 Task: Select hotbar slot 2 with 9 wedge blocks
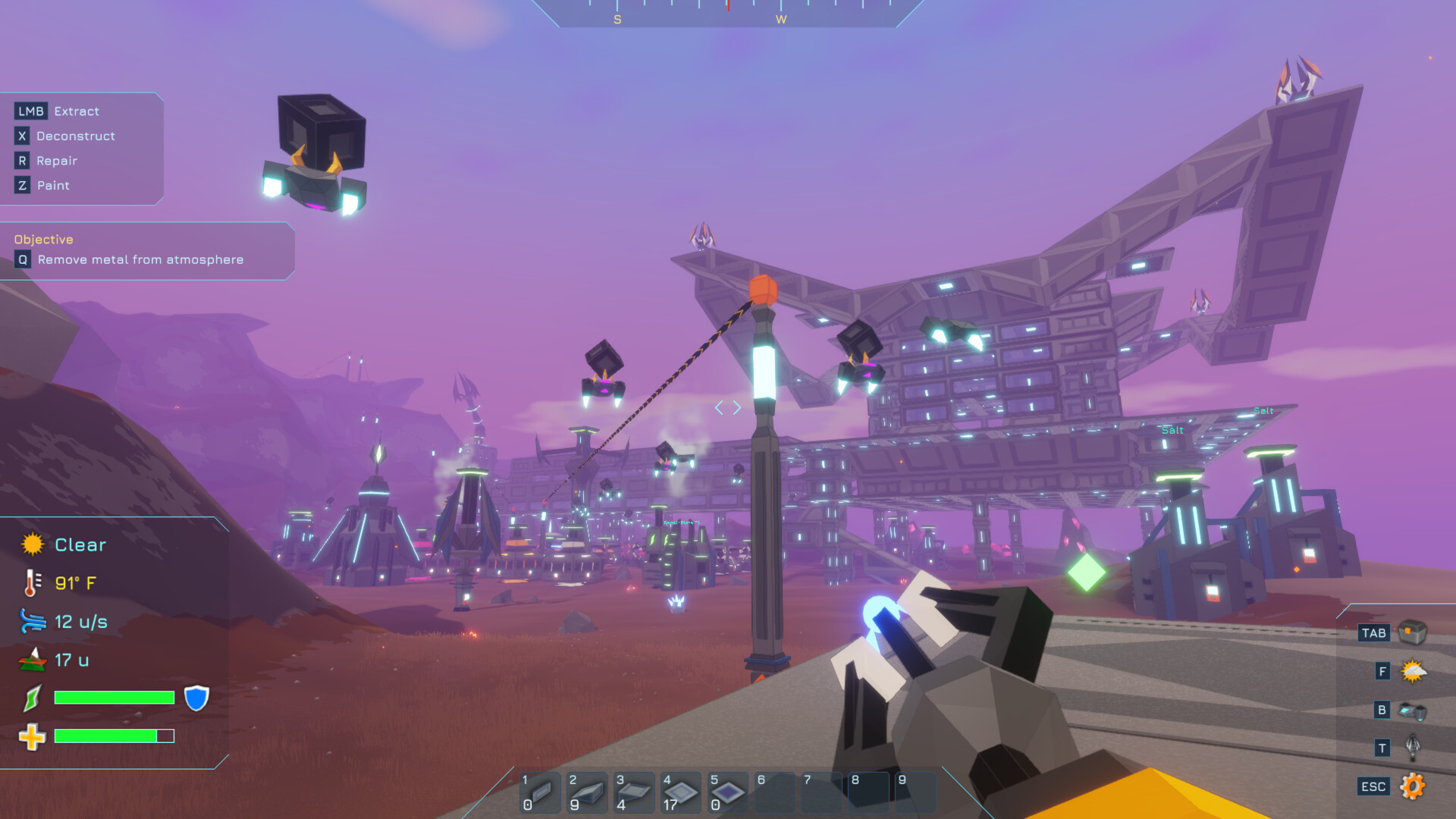586,792
